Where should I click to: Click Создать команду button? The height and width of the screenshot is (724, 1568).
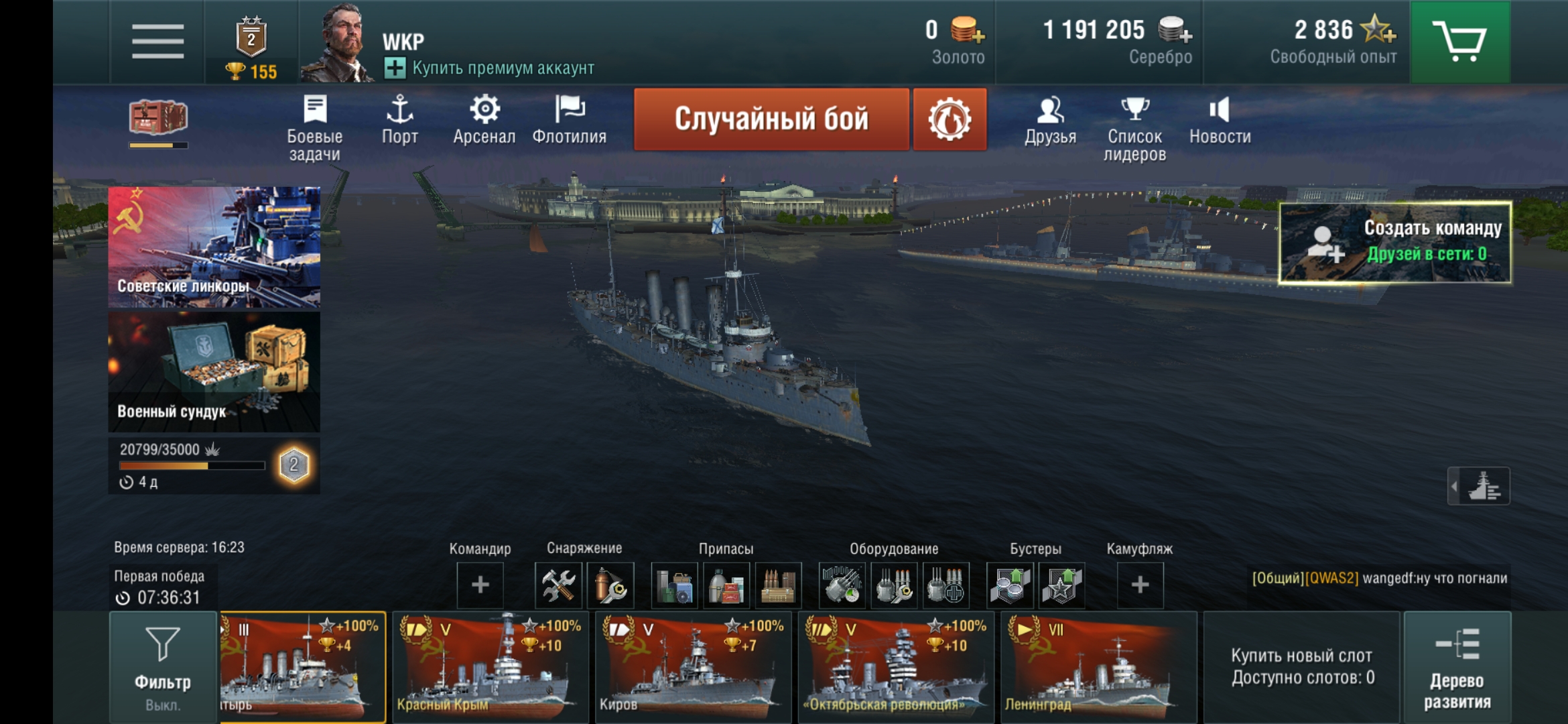[x=1395, y=242]
